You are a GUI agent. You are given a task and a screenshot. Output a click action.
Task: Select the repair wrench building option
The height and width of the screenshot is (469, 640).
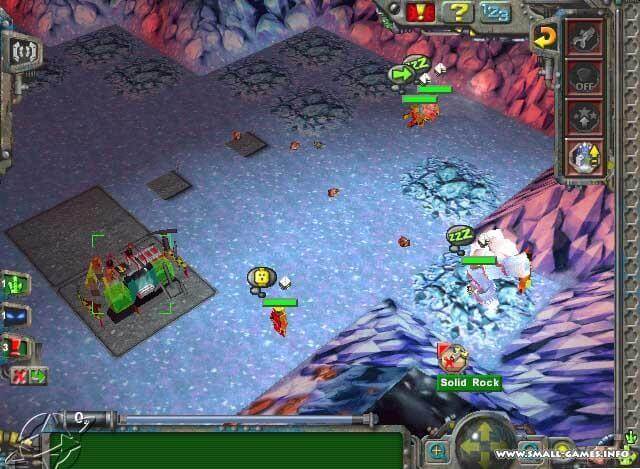click(583, 38)
